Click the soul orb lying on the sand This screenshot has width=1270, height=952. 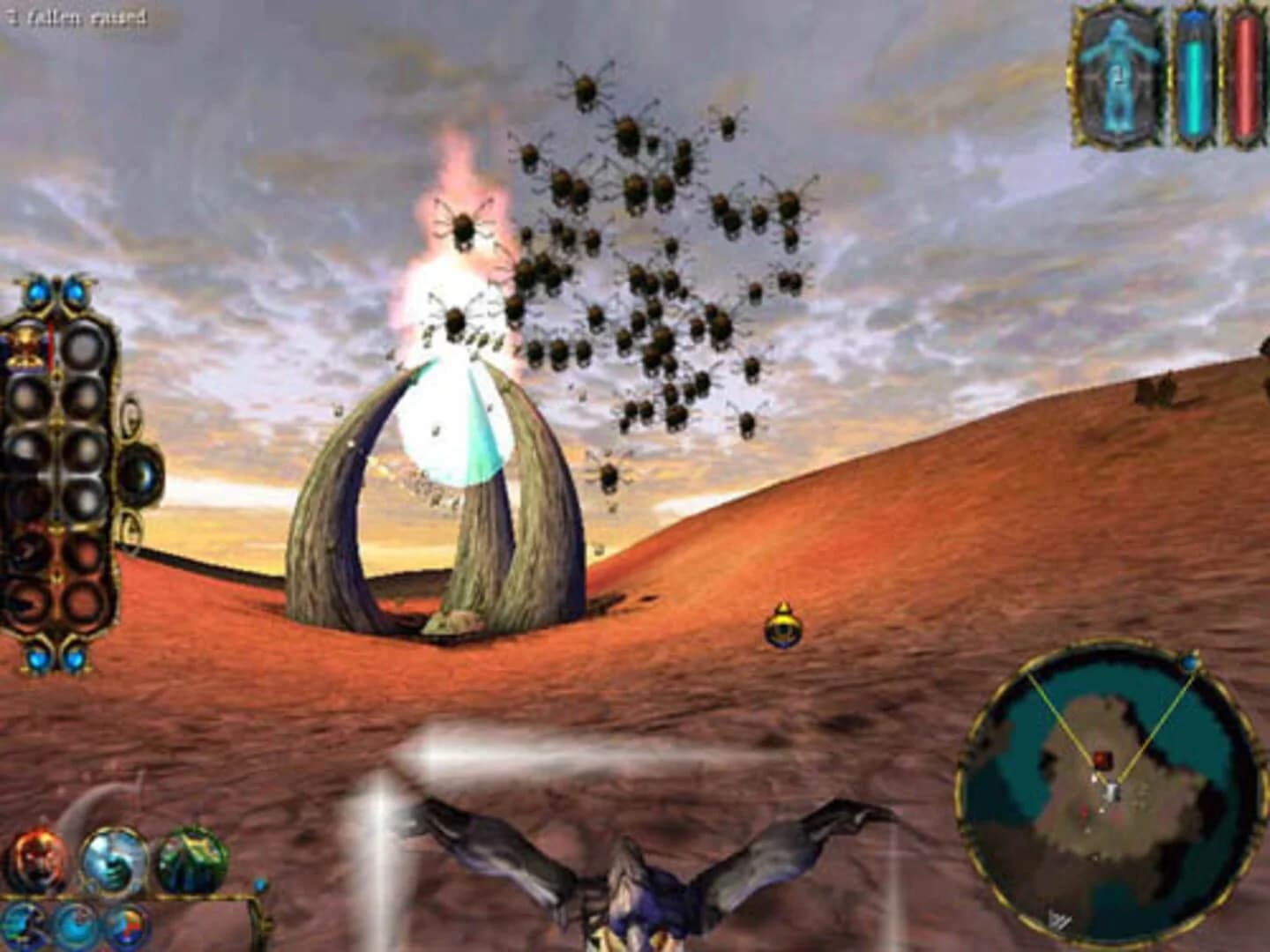point(783,628)
